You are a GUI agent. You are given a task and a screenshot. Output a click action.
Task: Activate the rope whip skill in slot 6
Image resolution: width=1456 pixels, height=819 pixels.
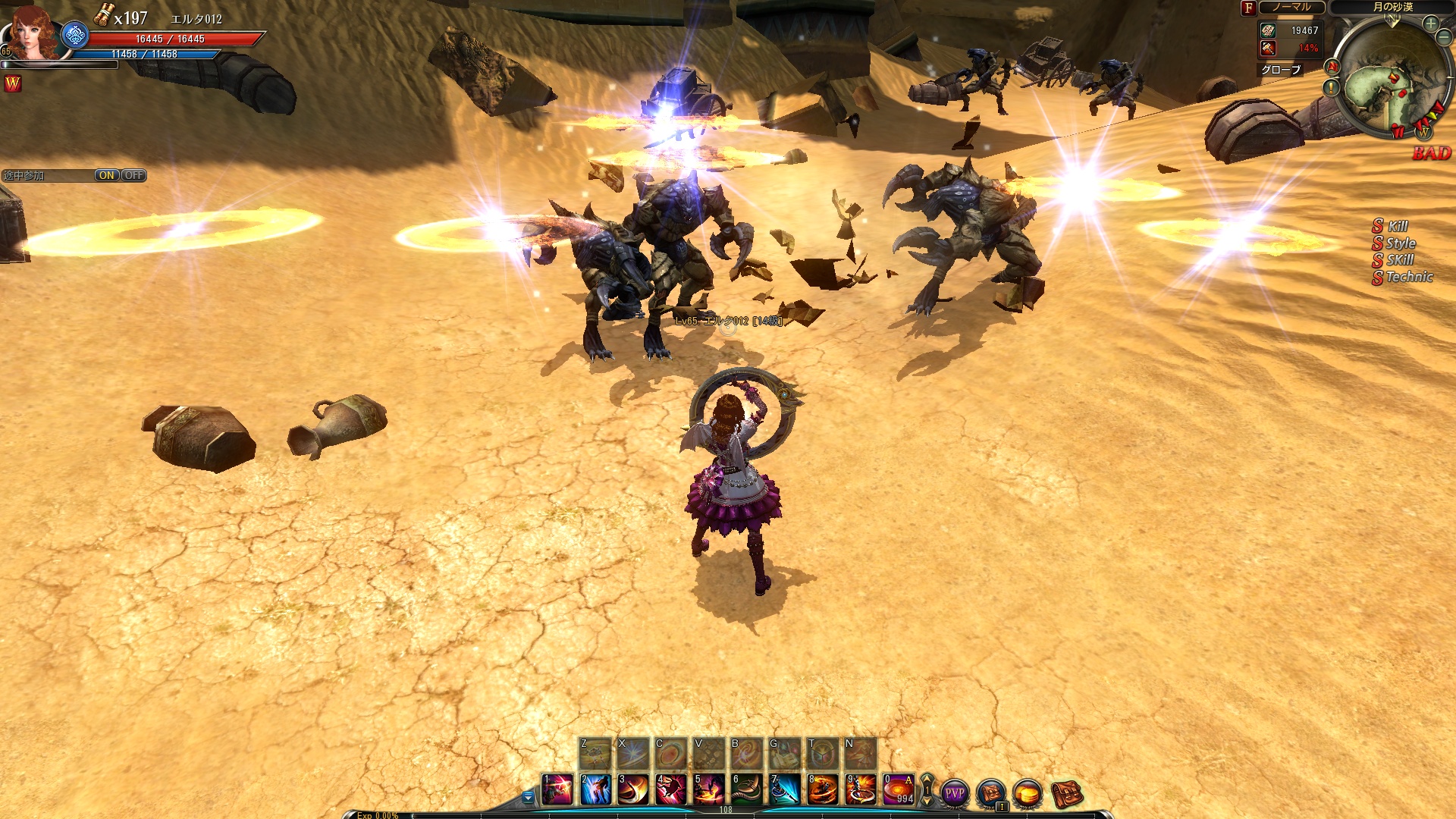pyautogui.click(x=747, y=789)
